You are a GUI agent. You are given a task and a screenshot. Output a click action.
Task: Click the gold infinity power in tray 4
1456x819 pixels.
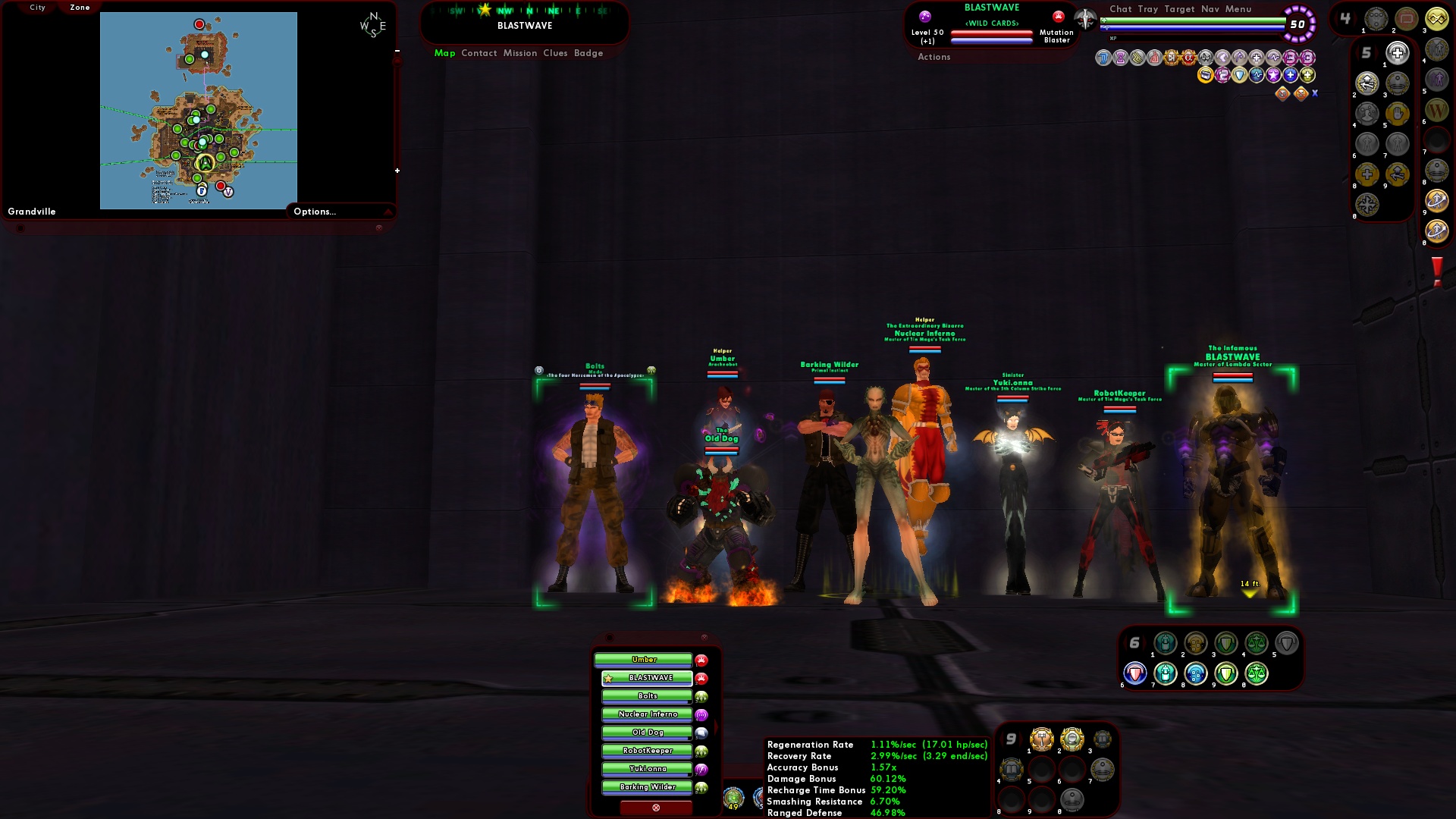1437,19
